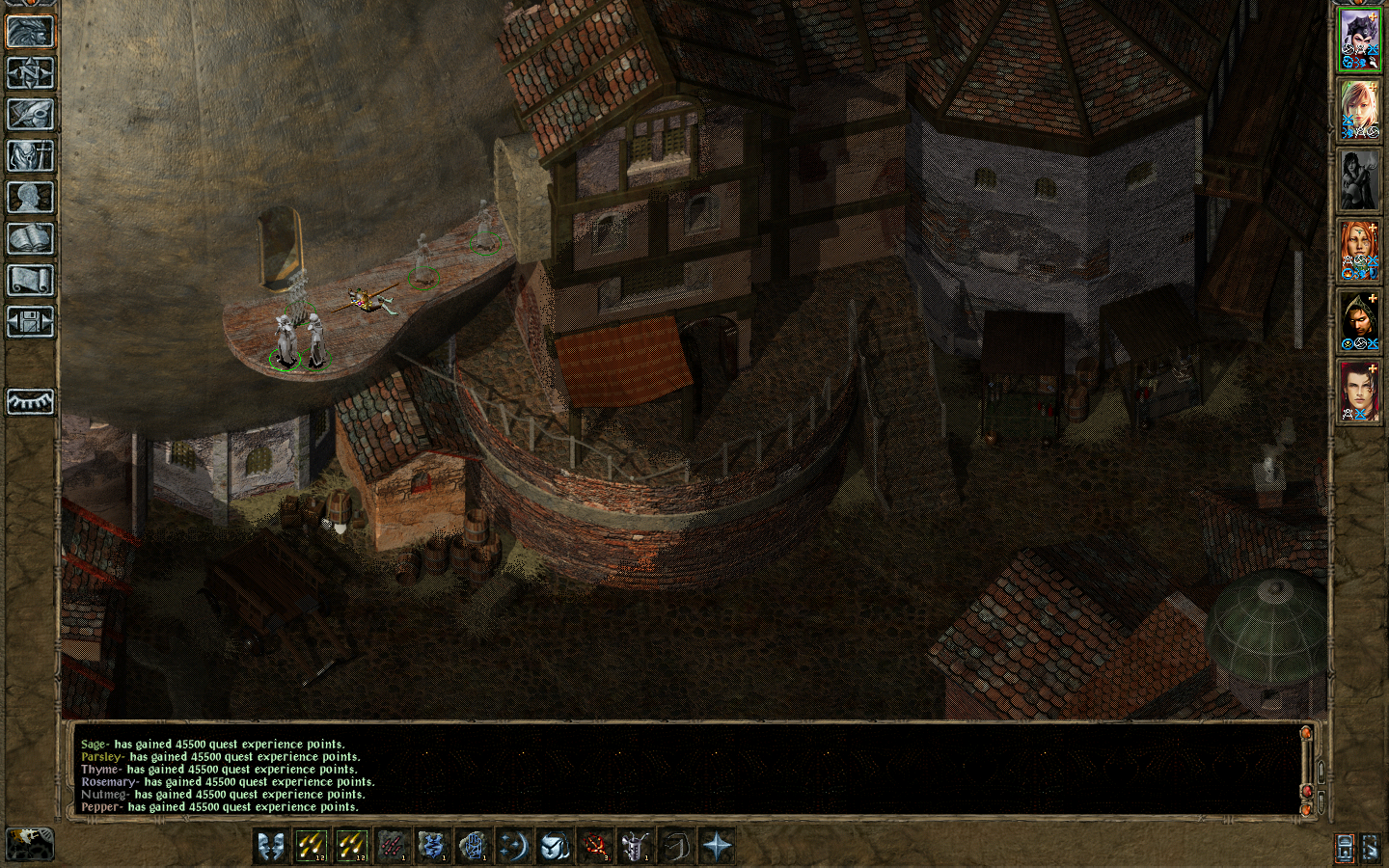1389x868 pixels.
Task: Open the area map with compass icon
Action: point(30,72)
